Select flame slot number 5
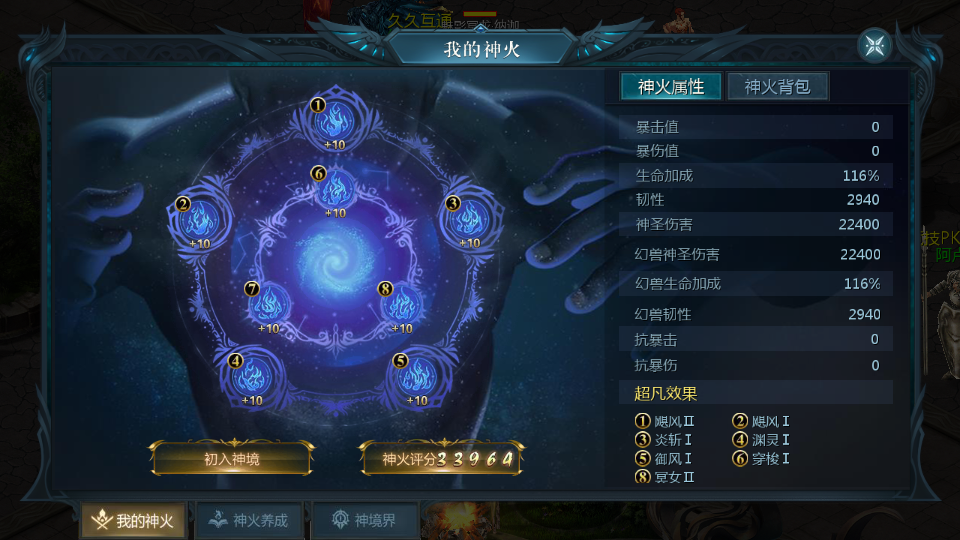 [415, 377]
